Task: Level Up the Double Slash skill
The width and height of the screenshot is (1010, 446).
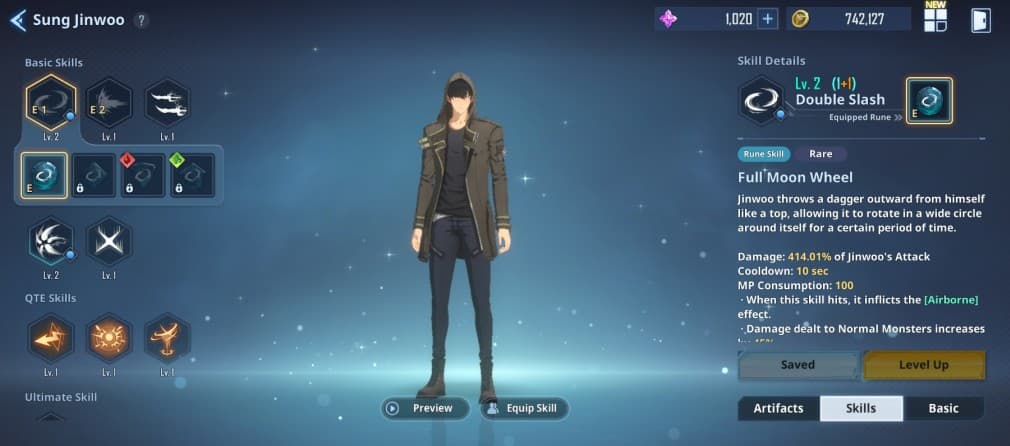Action: (x=923, y=365)
